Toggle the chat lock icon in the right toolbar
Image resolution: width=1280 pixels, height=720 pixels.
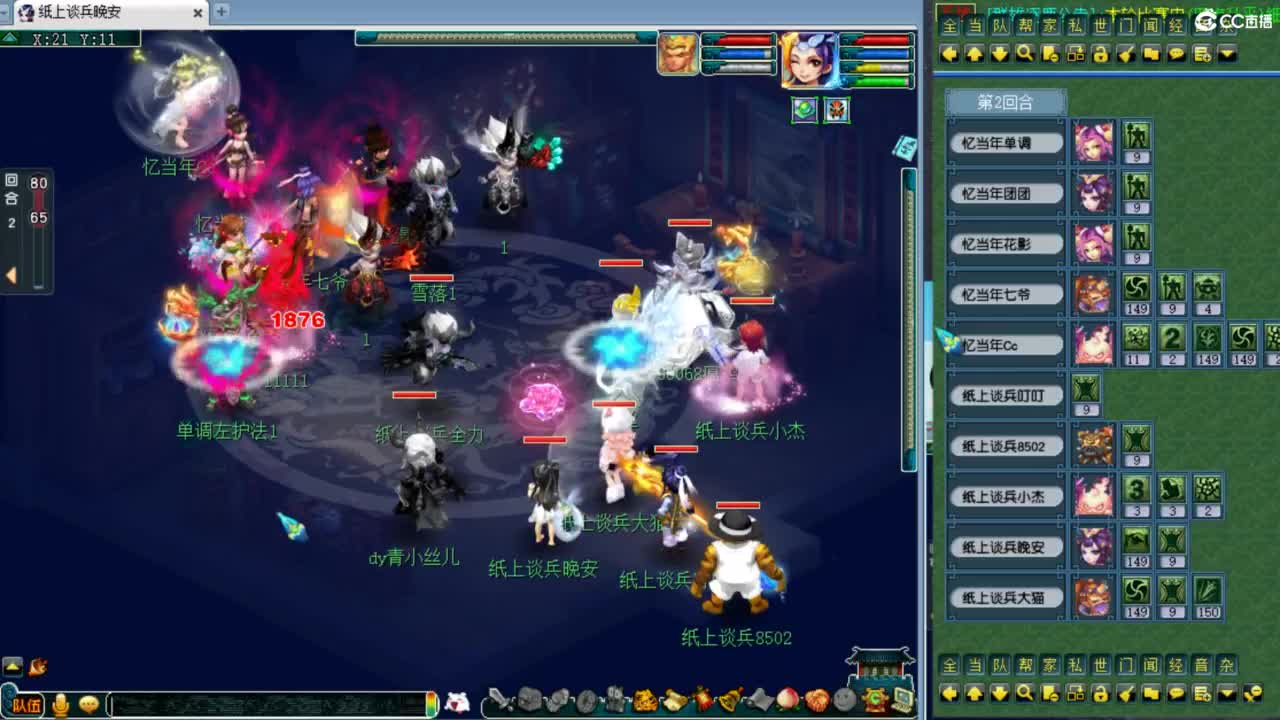pos(1102,55)
